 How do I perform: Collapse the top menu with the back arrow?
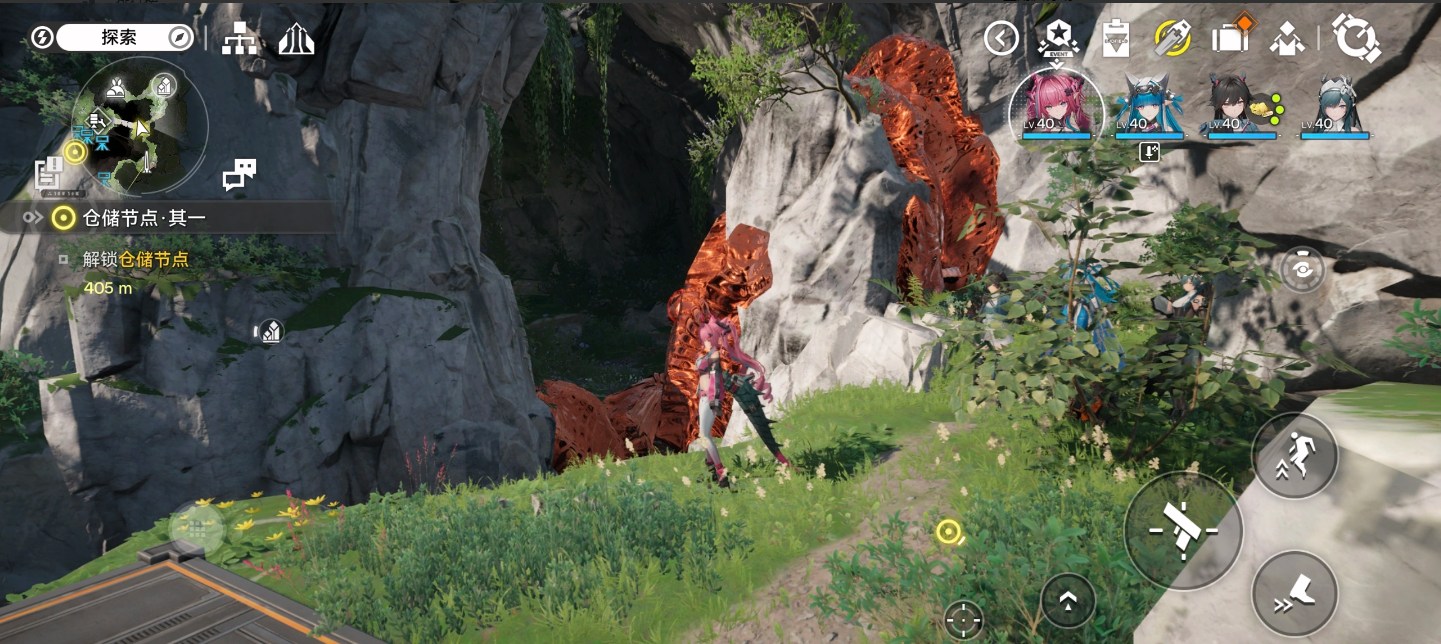click(1001, 39)
